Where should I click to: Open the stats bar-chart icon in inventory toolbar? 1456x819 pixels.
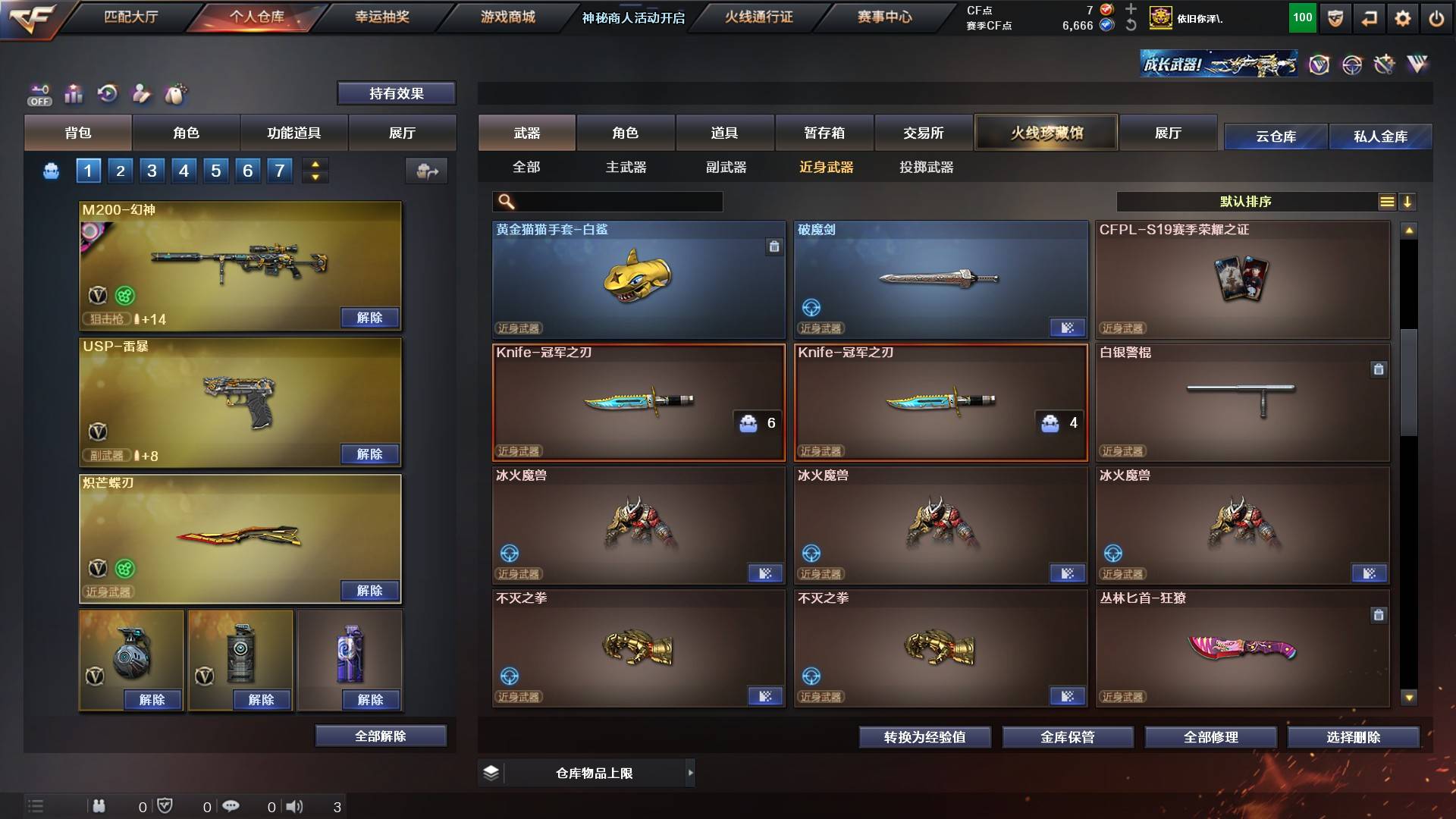73,94
